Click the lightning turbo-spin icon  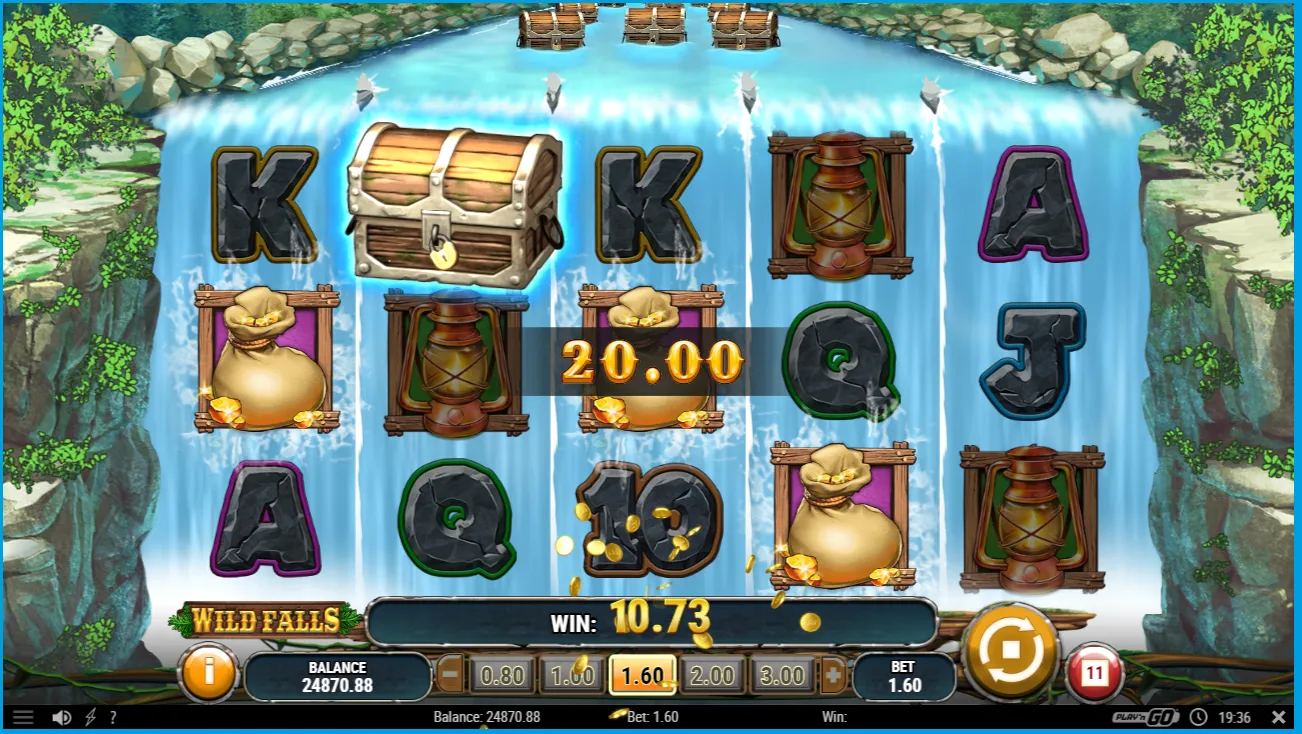click(89, 717)
